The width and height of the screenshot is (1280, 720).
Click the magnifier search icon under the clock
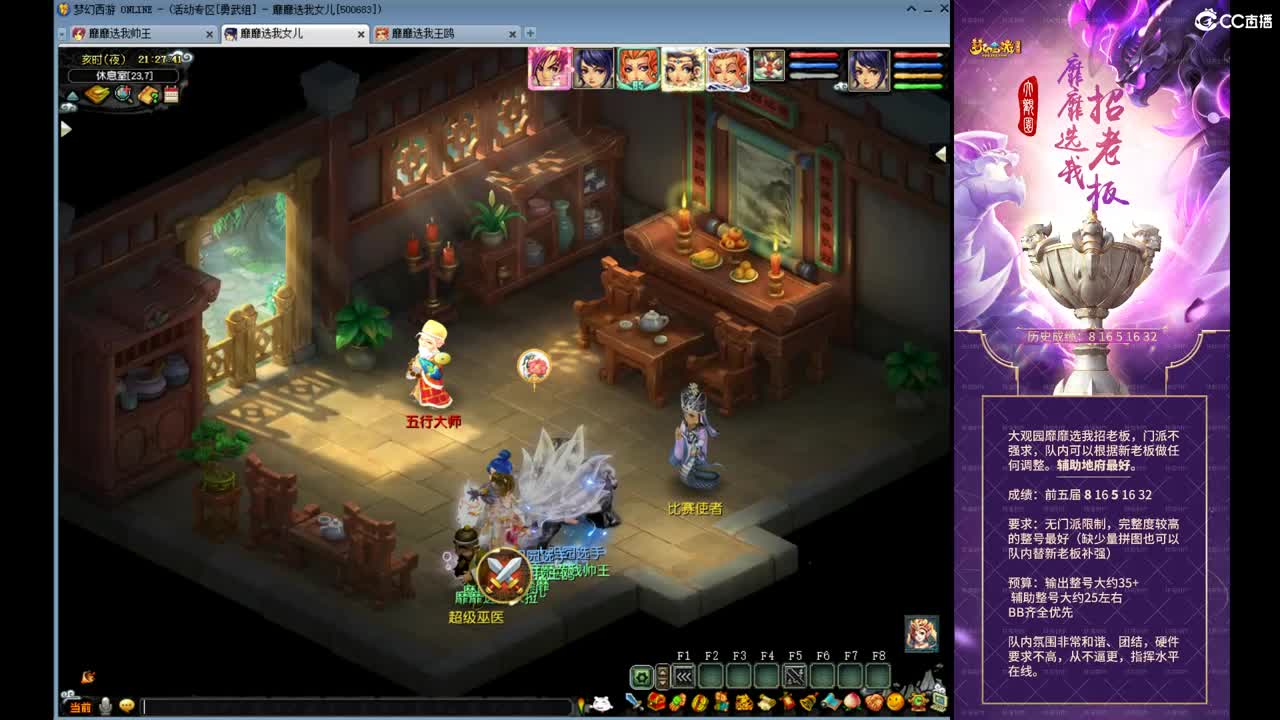(x=121, y=93)
